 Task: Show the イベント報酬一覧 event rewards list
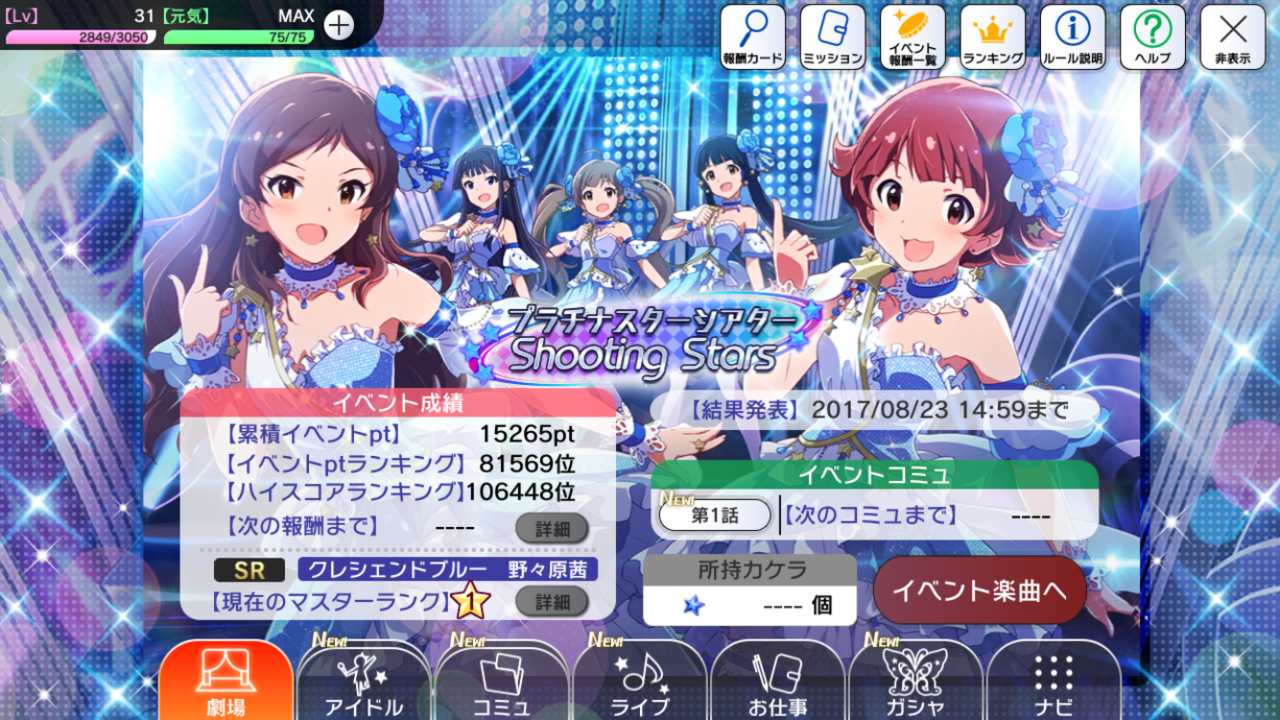913,37
